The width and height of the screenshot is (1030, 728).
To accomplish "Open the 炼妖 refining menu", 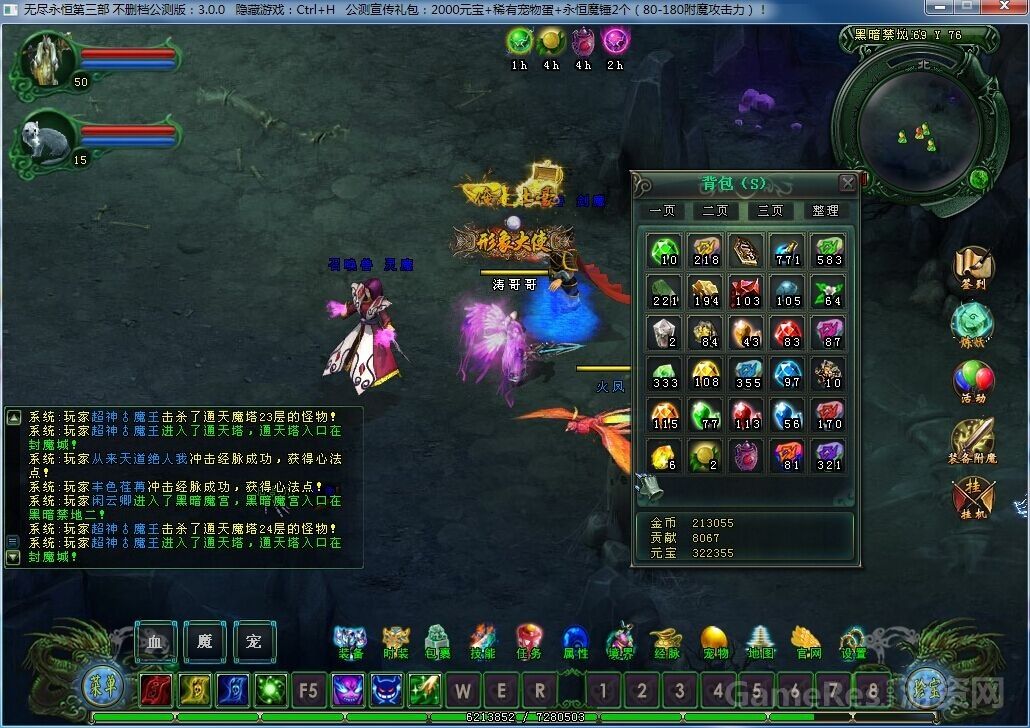I will (x=972, y=324).
